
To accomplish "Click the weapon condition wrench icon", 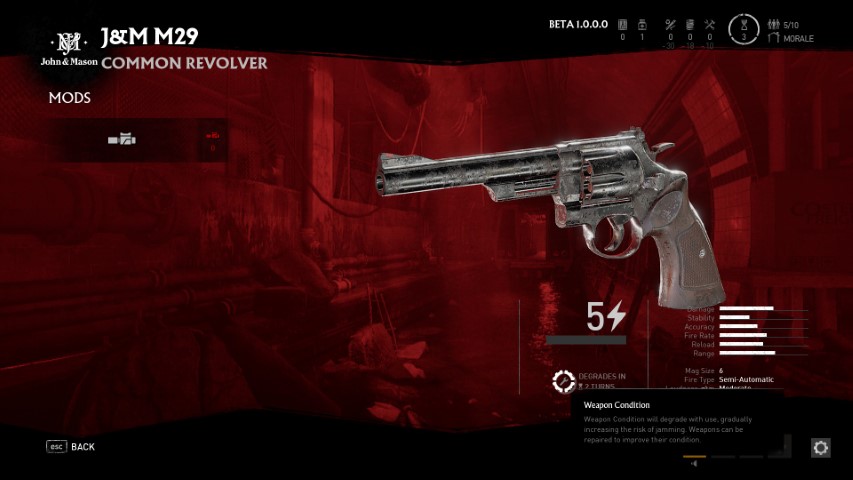I will click(564, 381).
